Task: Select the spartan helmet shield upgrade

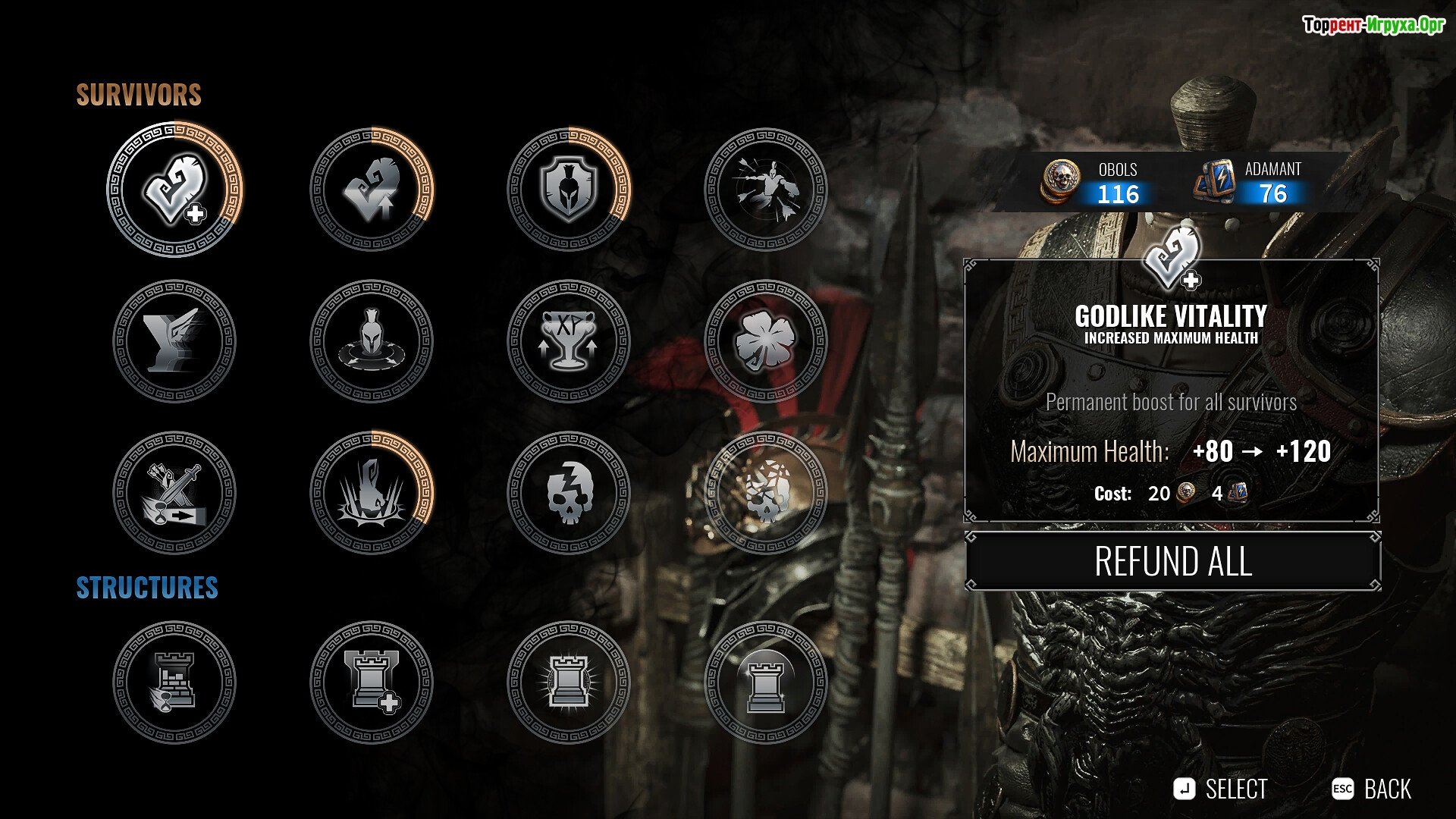Action: point(569,190)
